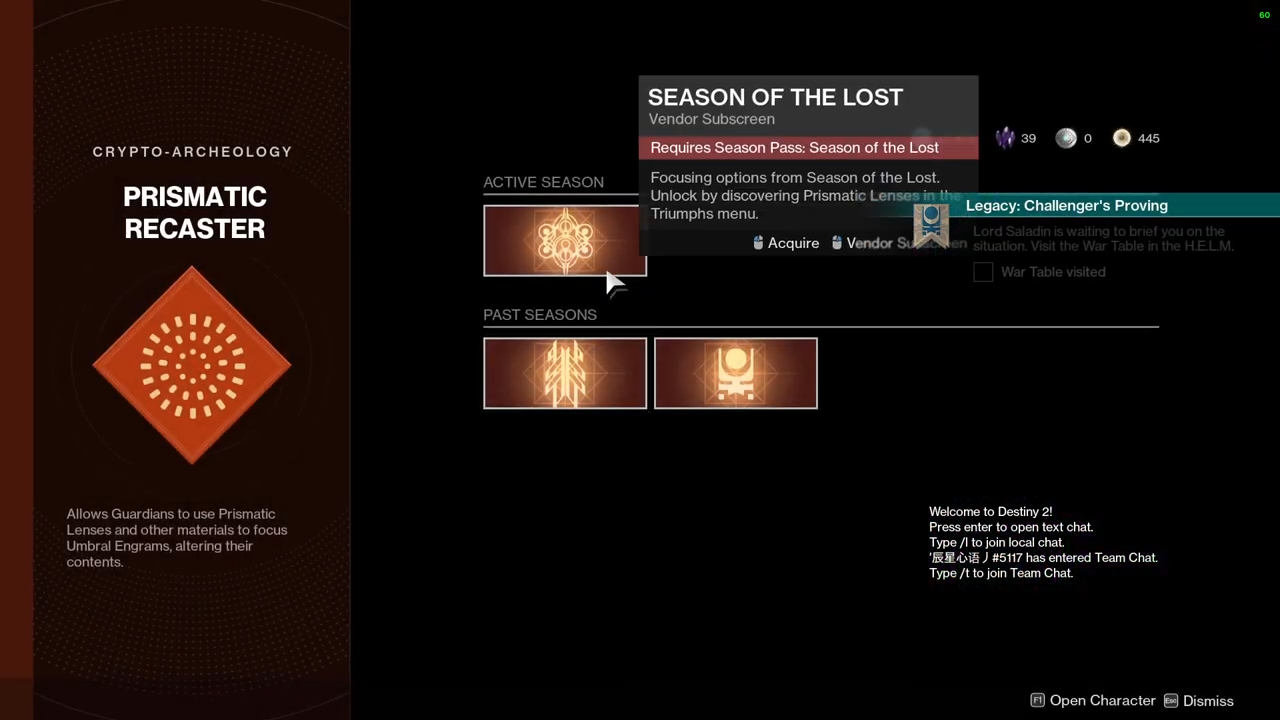
Task: Open the past season tile with arrow emblem
Action: (x=564, y=373)
